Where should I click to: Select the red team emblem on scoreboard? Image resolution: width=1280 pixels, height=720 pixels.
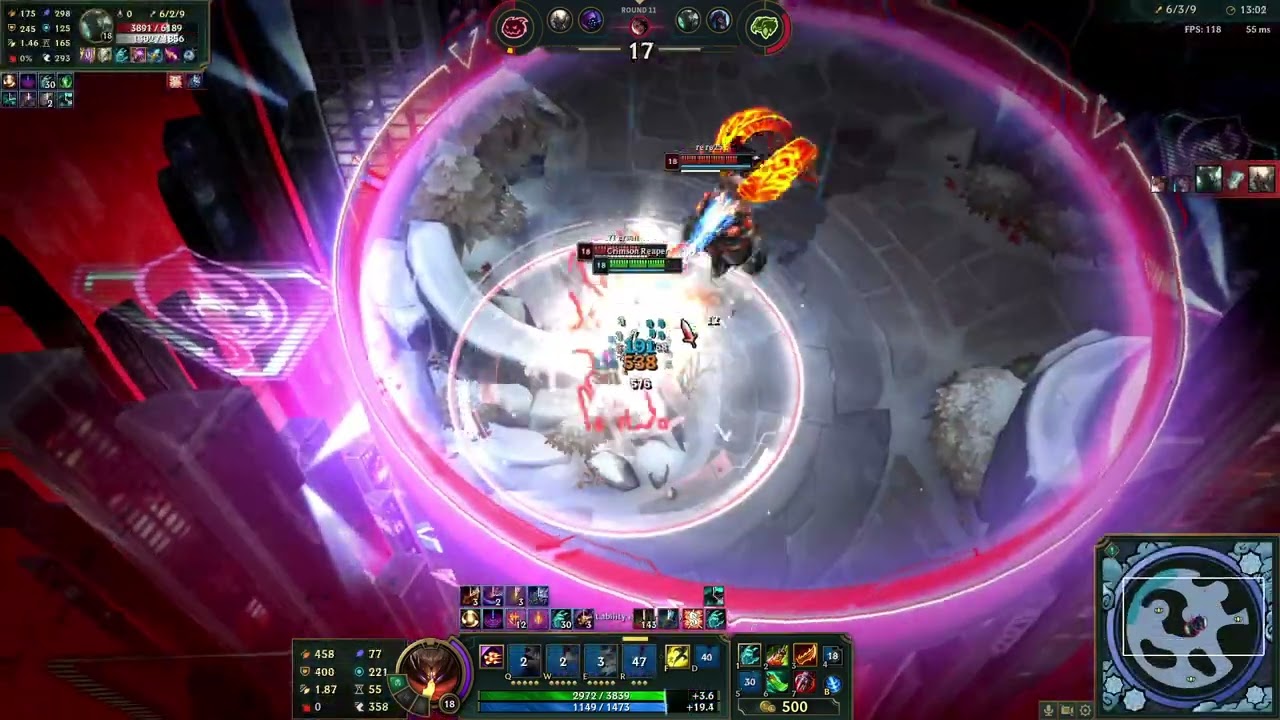tap(514, 27)
